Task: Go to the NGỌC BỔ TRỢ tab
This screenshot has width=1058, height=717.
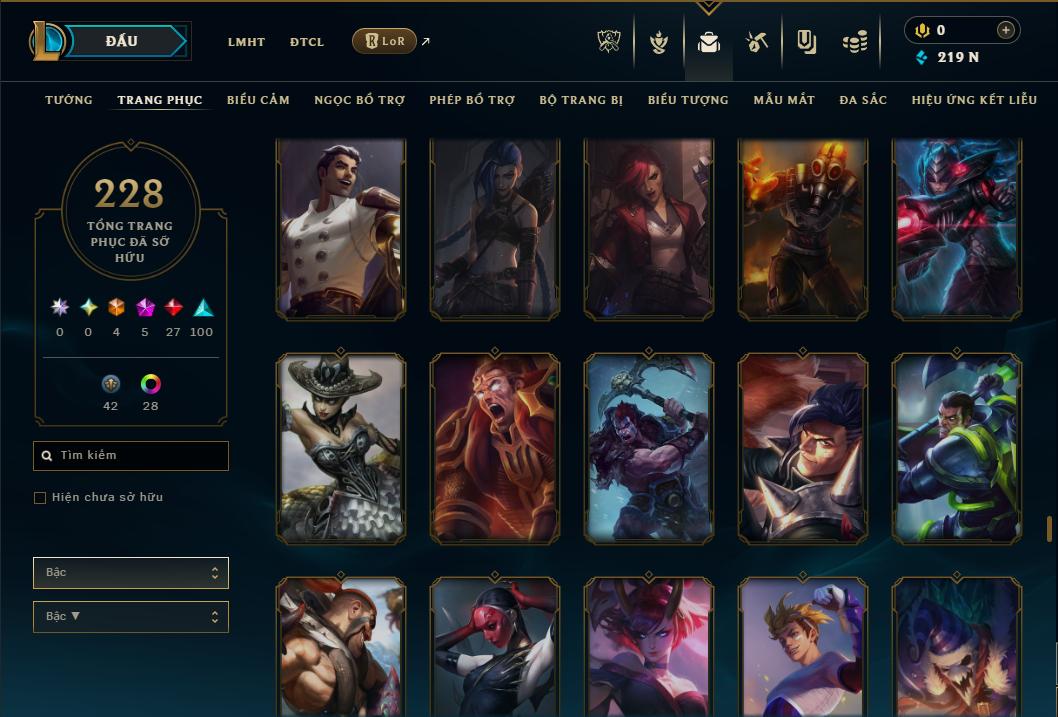Action: (x=359, y=100)
